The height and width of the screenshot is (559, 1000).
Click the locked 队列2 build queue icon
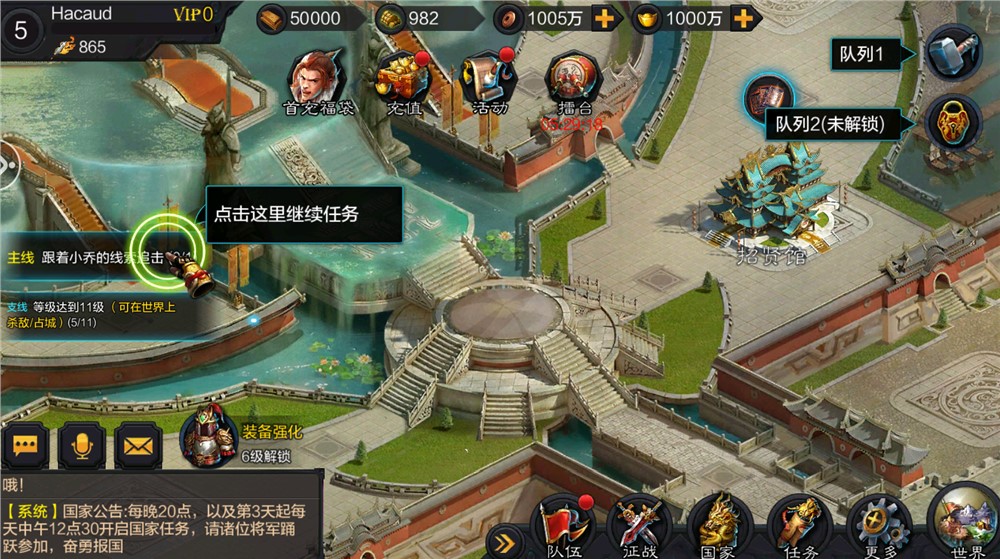click(x=951, y=124)
